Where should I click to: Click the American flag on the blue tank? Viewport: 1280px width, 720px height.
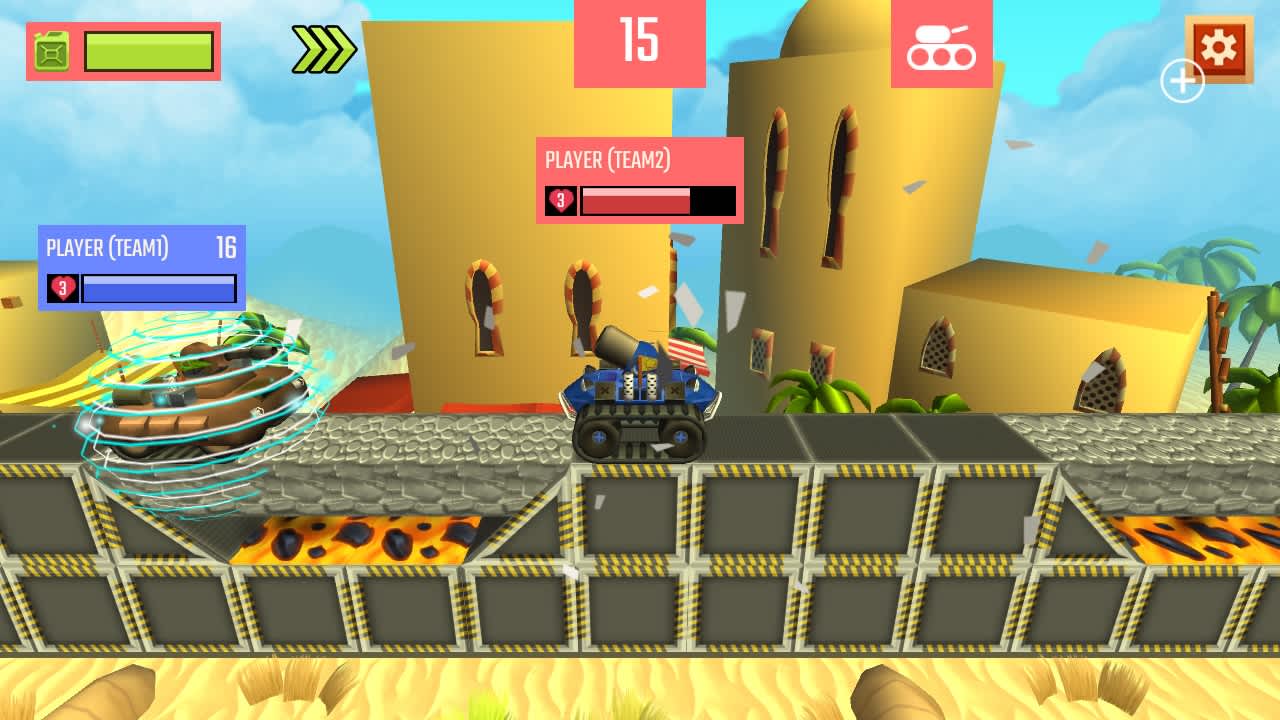pos(689,355)
